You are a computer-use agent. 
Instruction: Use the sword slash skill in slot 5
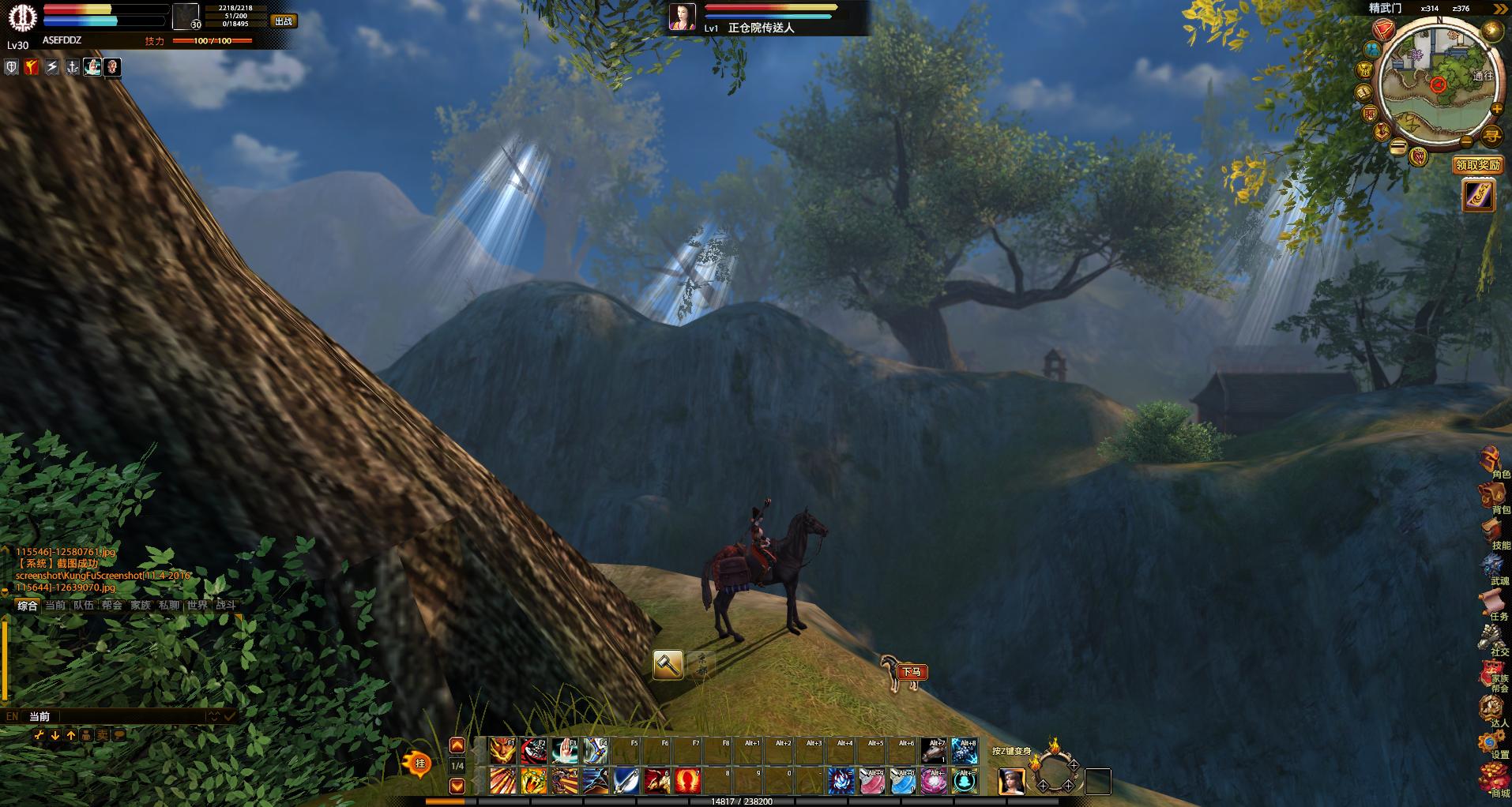(x=626, y=781)
